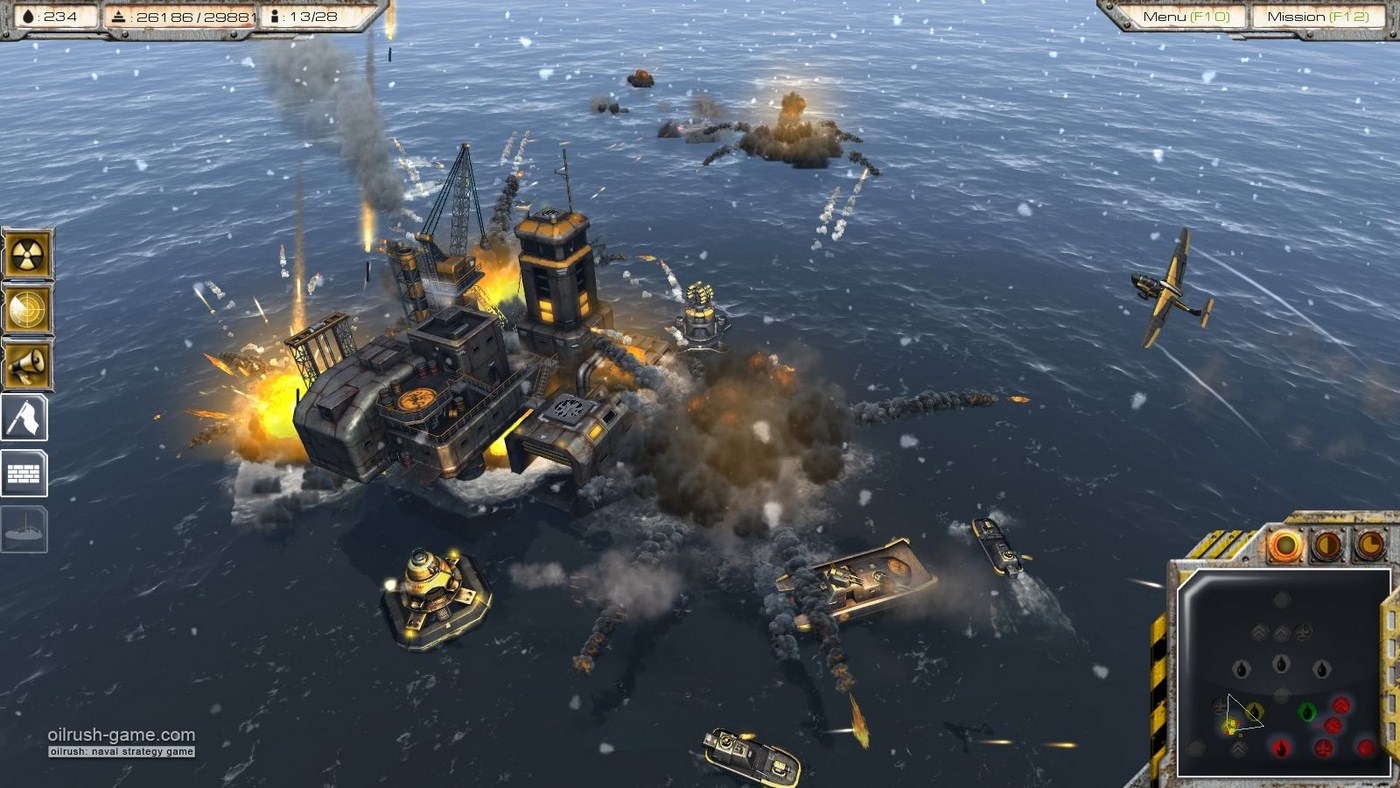The width and height of the screenshot is (1400, 788).
Task: Click the glowing orange button above minimap
Action: (1285, 545)
